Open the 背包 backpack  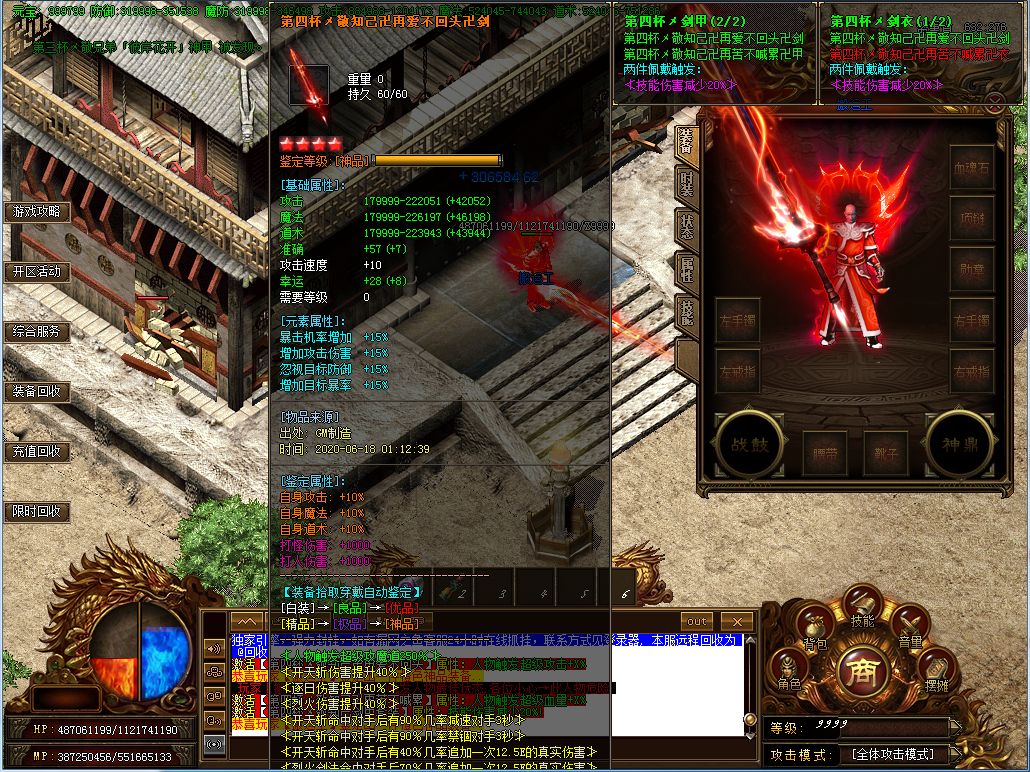point(815,633)
